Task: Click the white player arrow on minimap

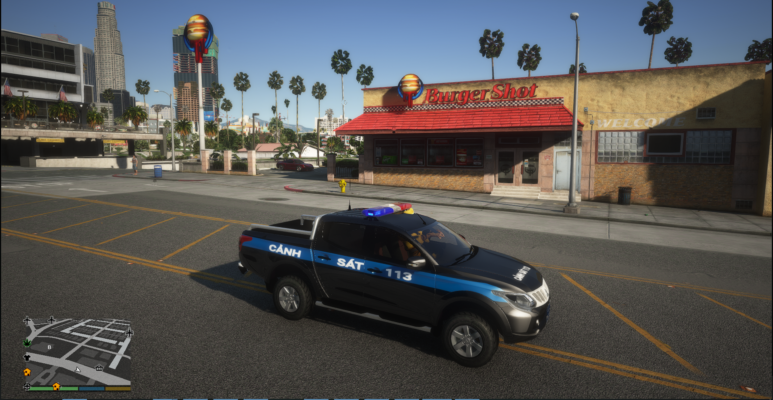Action: click(78, 370)
